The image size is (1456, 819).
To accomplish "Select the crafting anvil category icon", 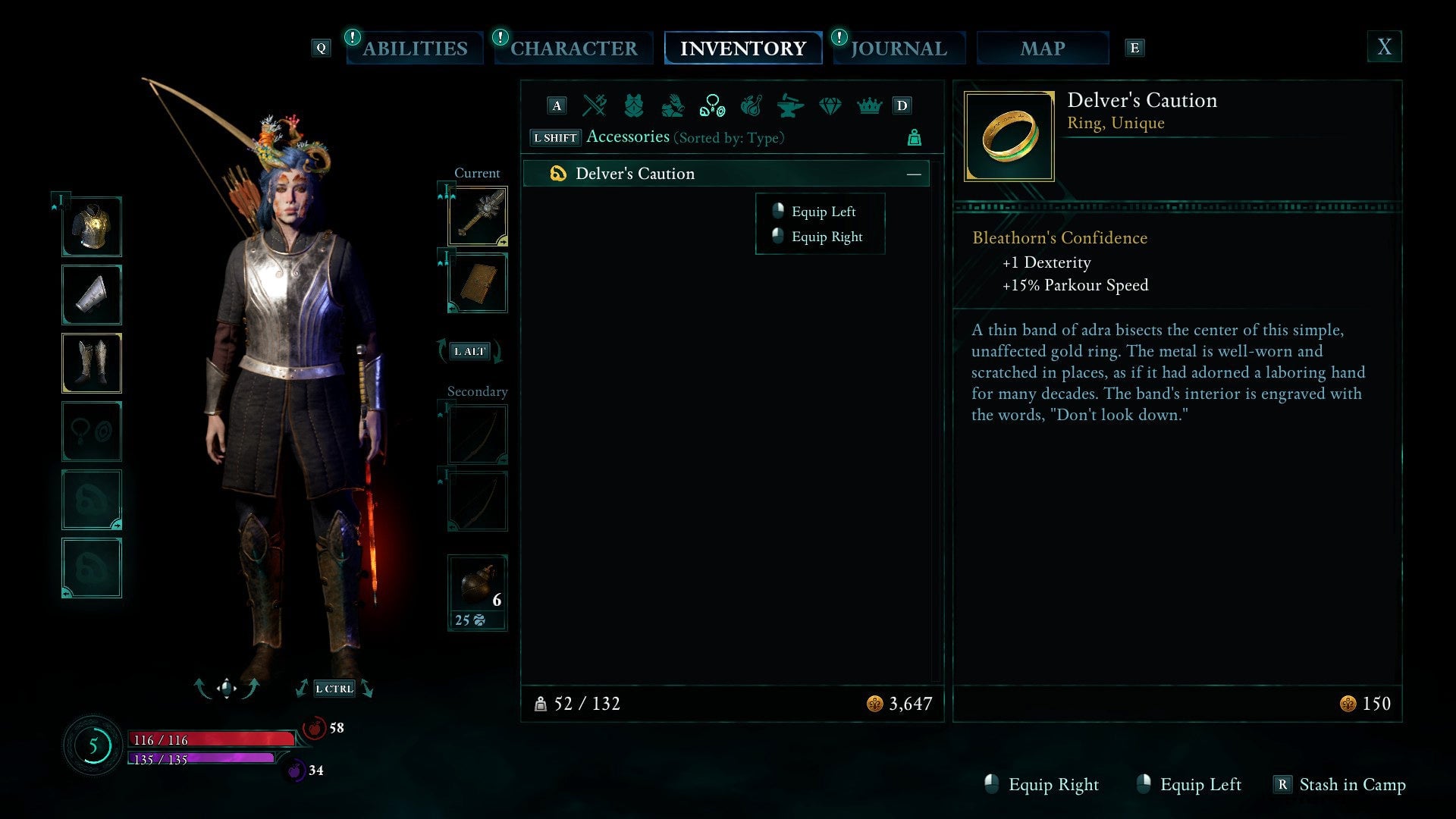I will pyautogui.click(x=791, y=106).
